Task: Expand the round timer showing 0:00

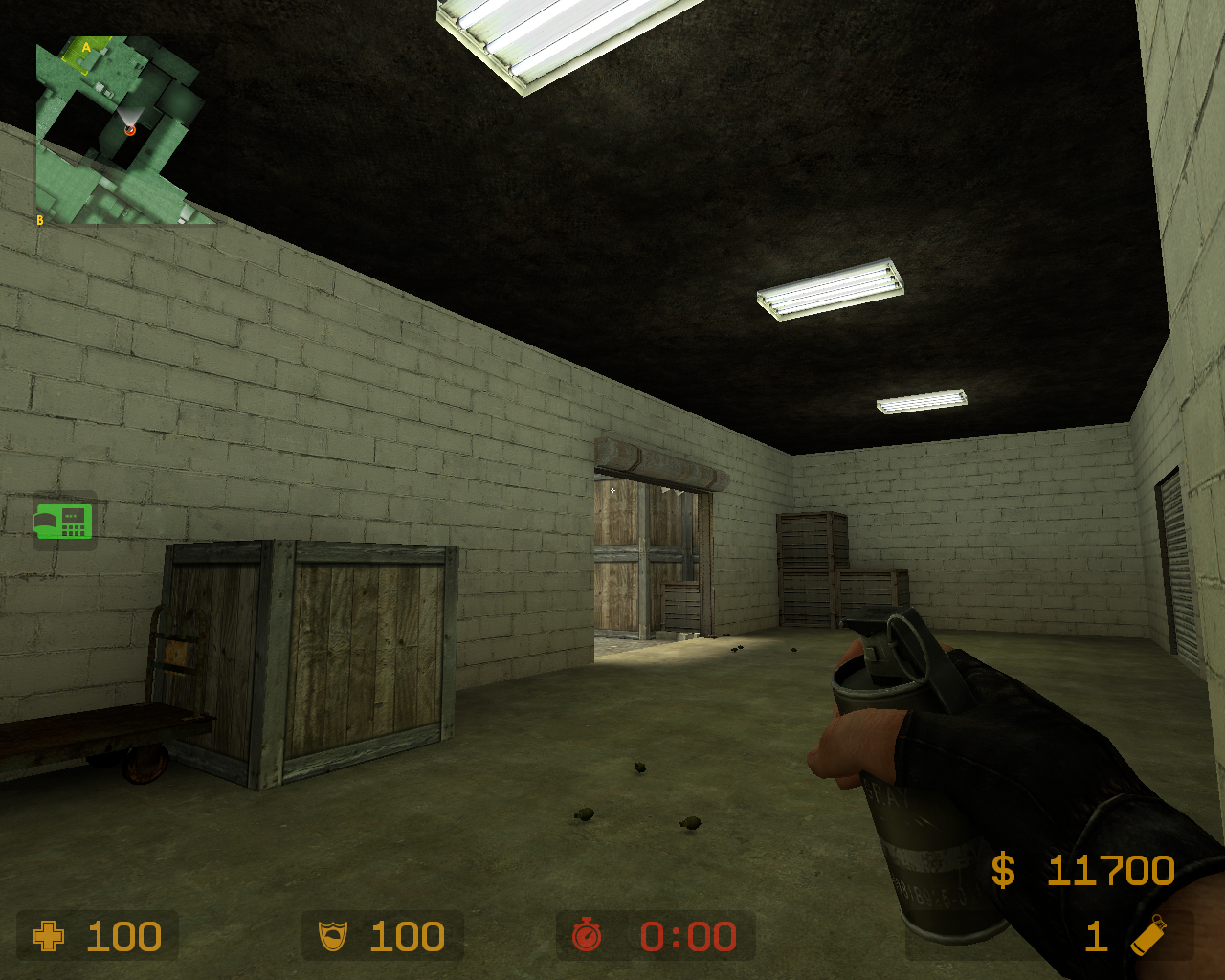Action: 688,936
